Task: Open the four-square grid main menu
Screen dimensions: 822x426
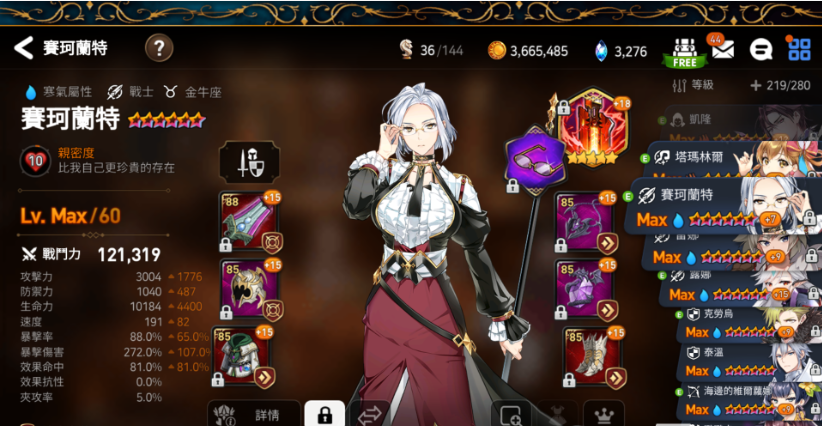Action: (798, 49)
